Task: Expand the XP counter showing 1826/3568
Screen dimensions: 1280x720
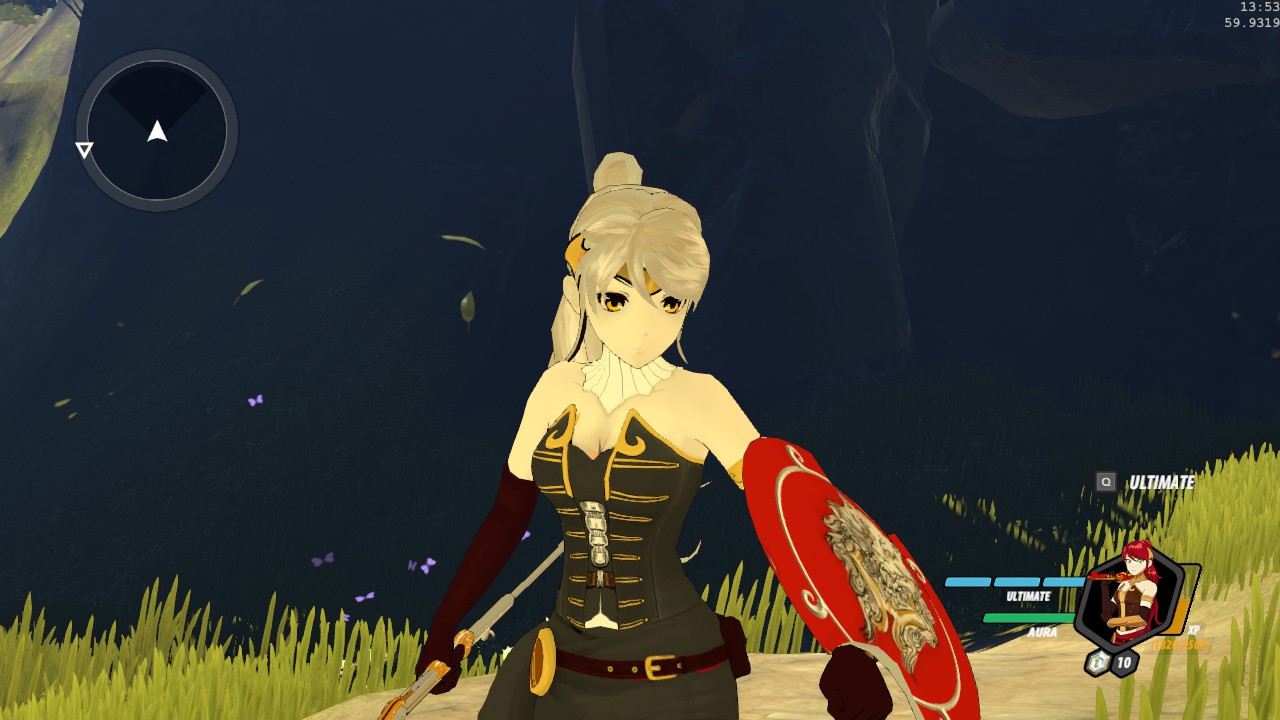Action: [x=1179, y=645]
